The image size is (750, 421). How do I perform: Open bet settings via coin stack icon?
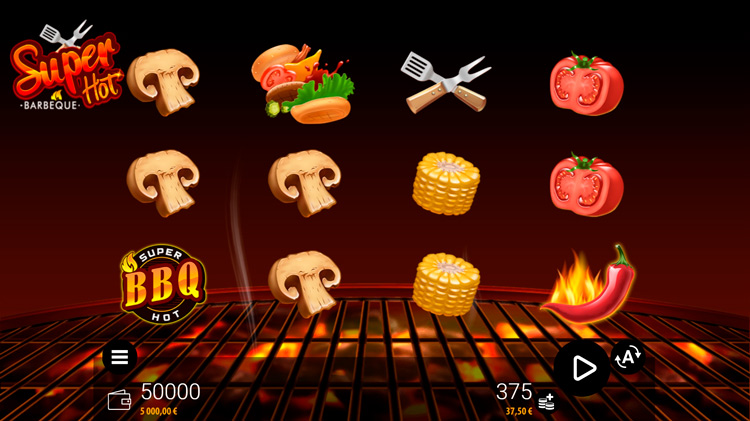546,402
